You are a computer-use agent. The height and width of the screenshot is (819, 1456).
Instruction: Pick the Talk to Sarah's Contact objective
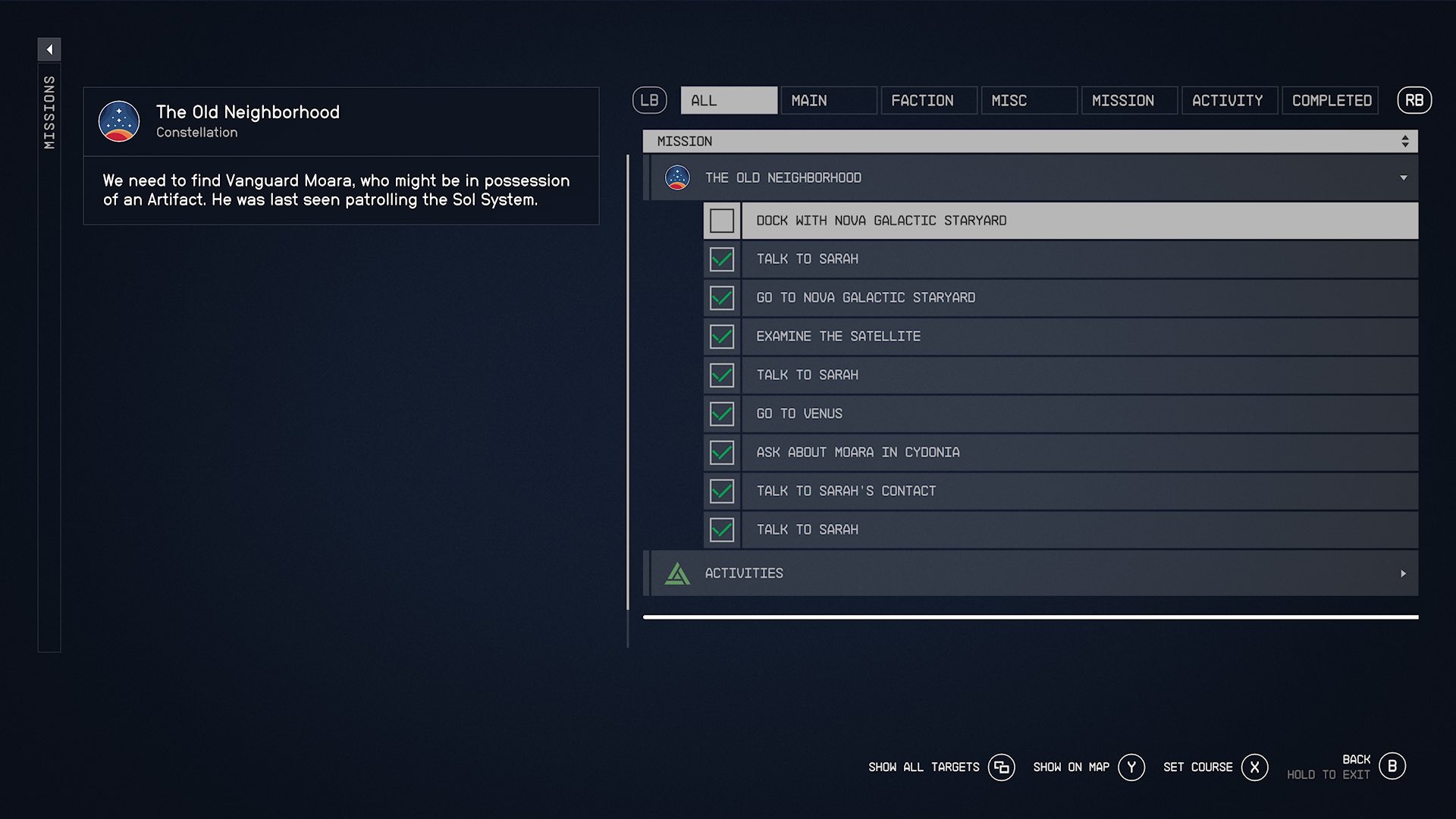(x=1062, y=491)
